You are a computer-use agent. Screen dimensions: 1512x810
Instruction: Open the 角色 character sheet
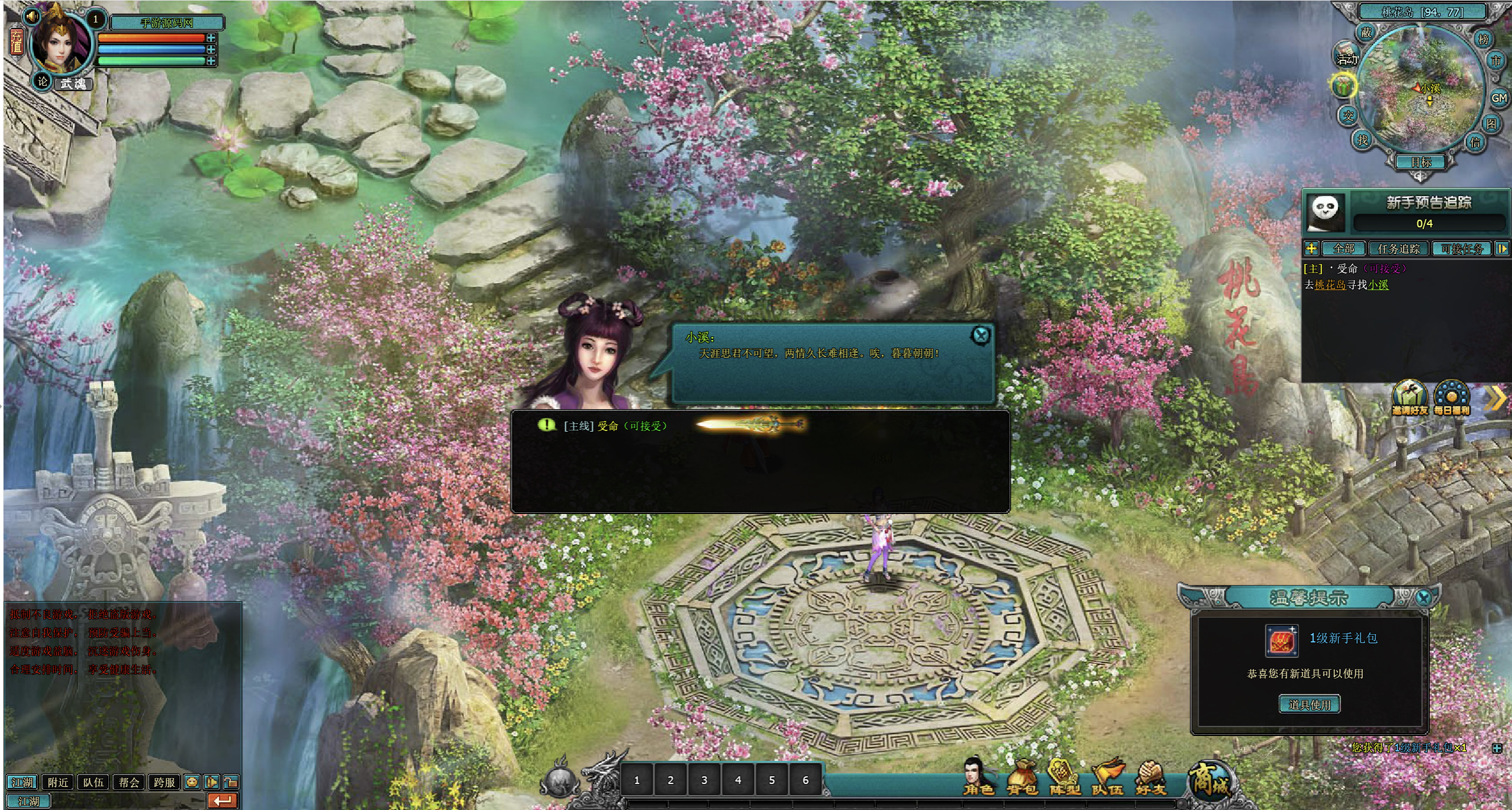[x=978, y=777]
